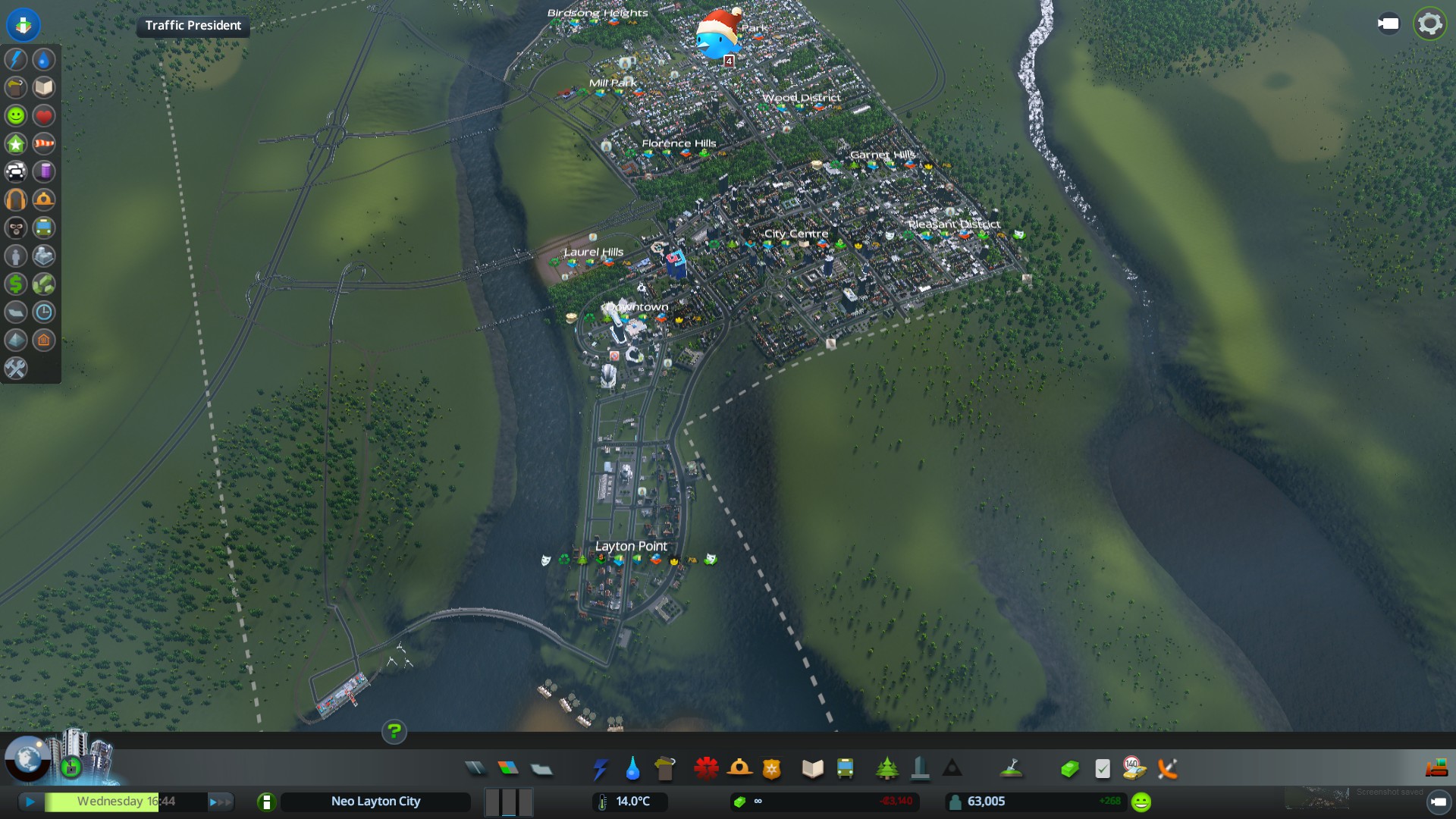This screenshot has width=1456, height=819.
Task: Open the Healthcare build menu
Action: click(x=706, y=769)
